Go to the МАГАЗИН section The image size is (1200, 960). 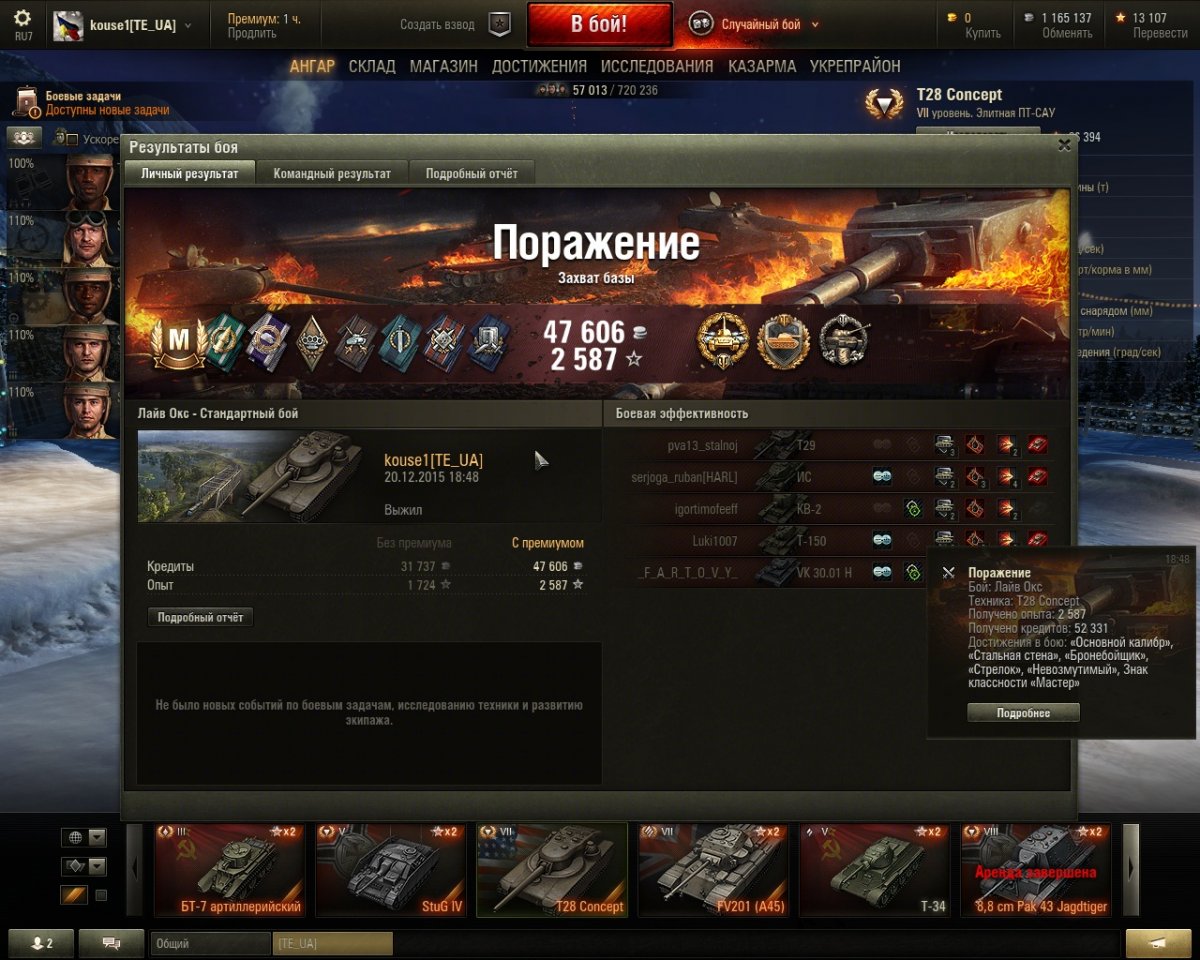coord(443,66)
